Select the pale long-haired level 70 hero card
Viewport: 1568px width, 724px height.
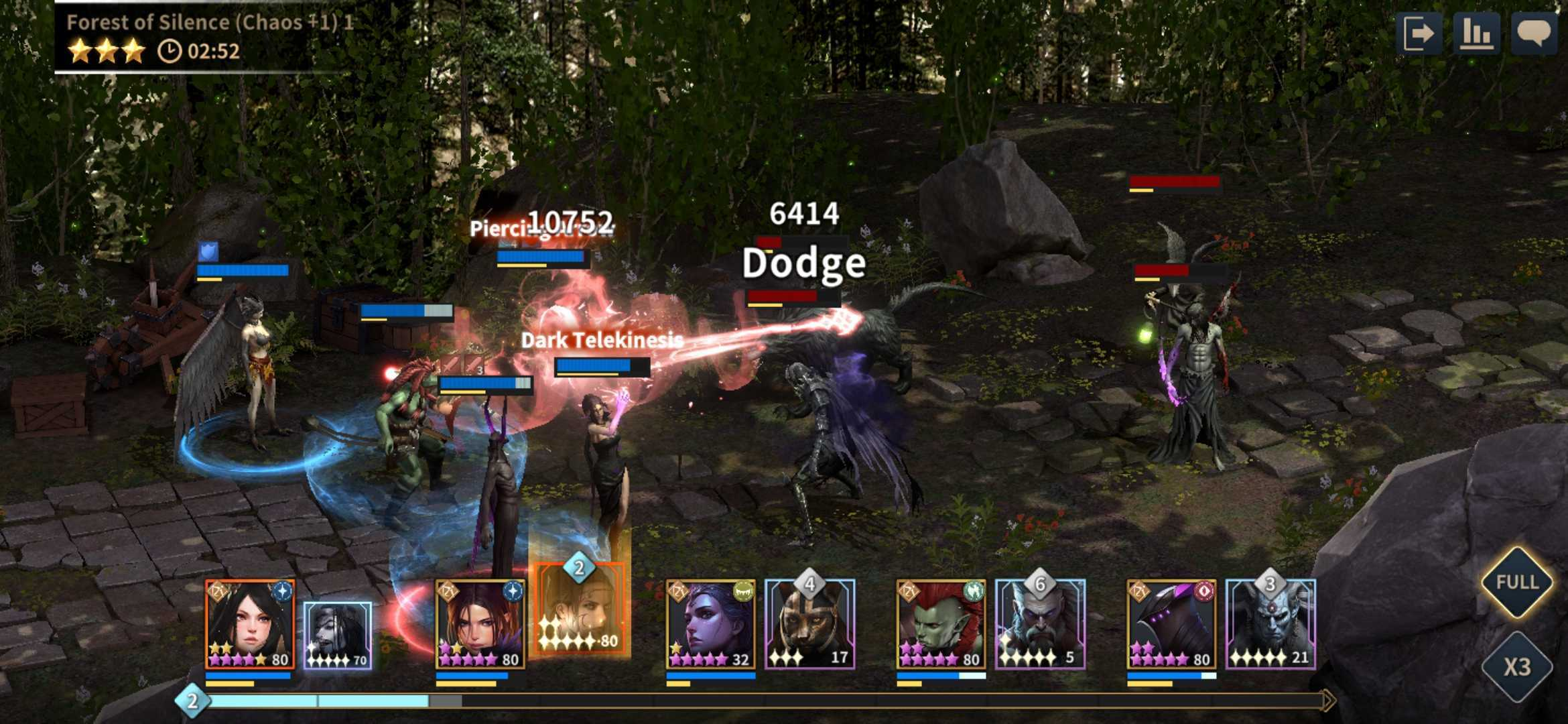tap(337, 635)
